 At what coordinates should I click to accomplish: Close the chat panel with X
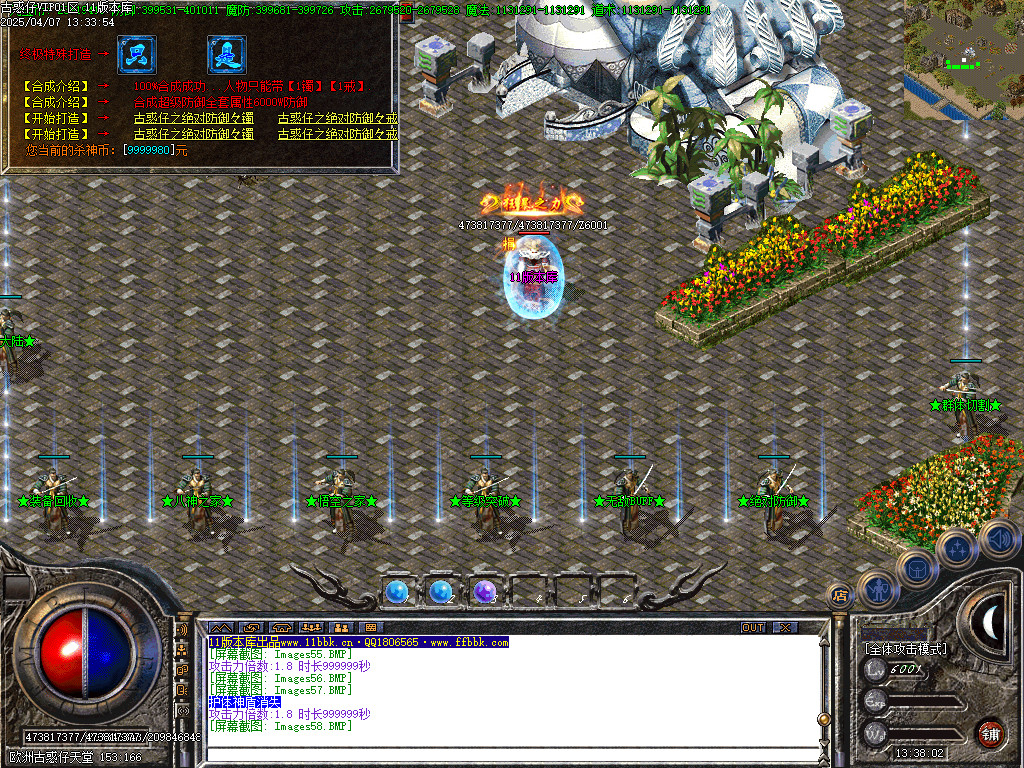(786, 627)
